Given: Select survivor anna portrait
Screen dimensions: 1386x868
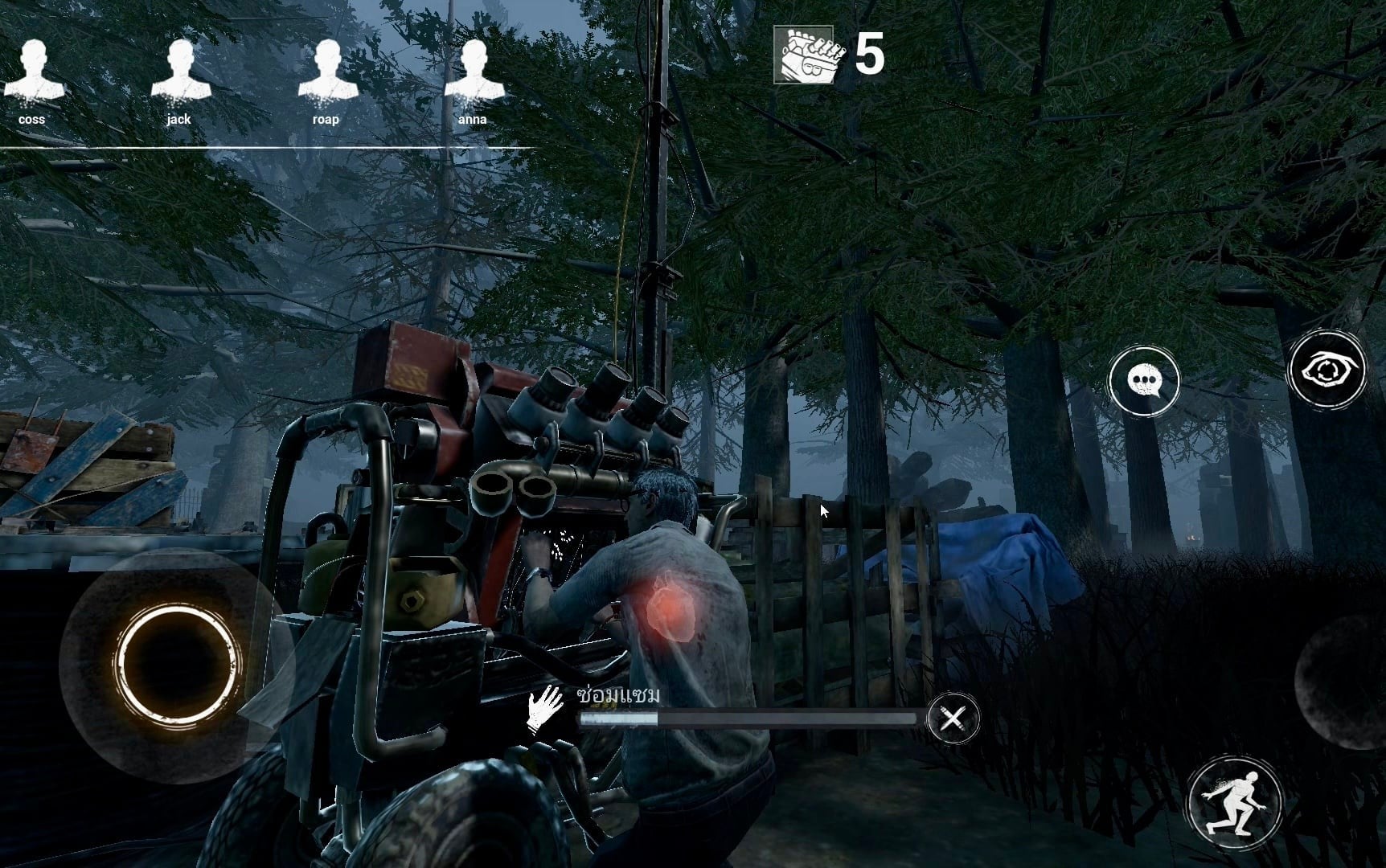Looking at the screenshot, I should coord(473,72).
